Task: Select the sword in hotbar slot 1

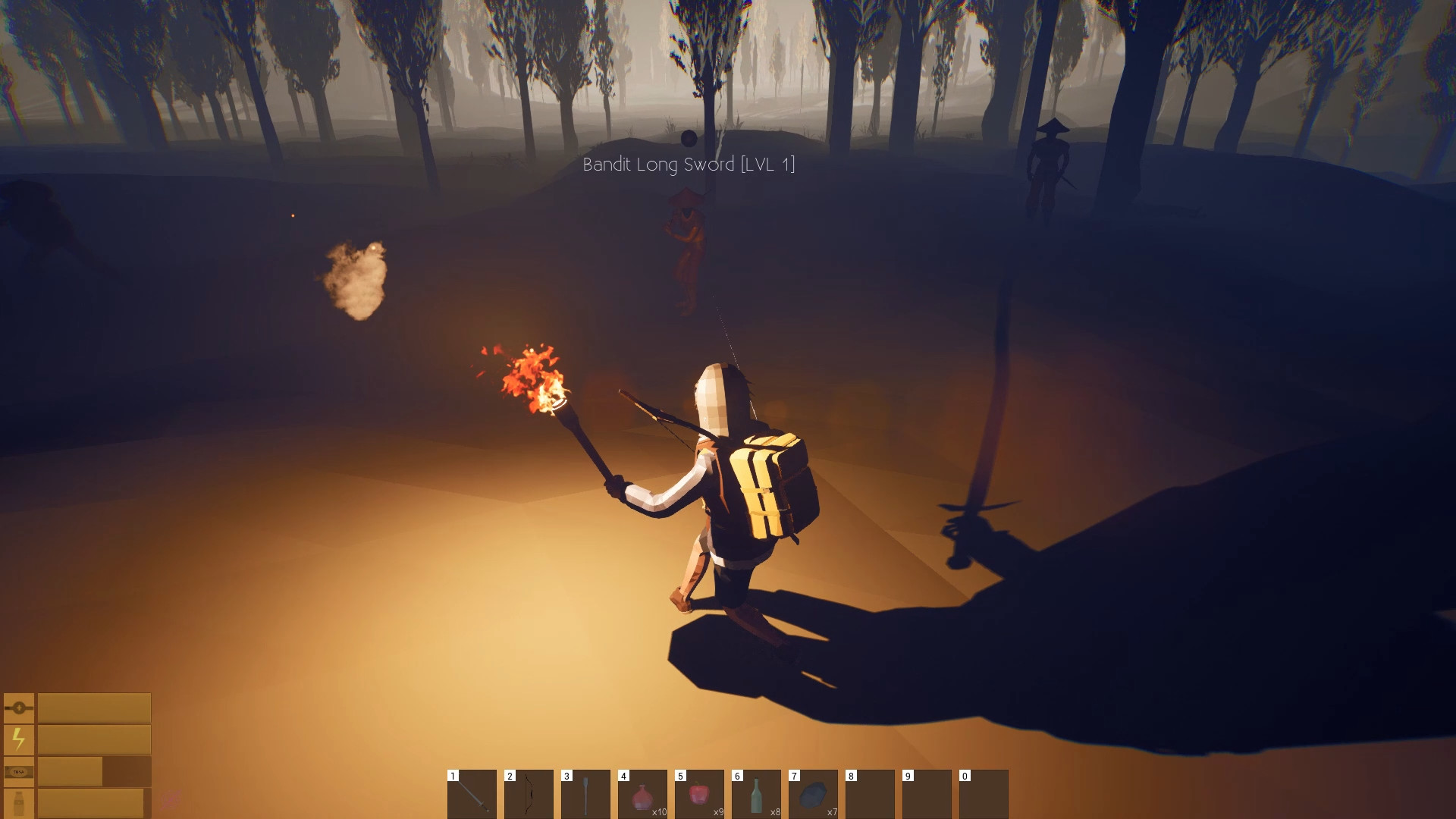Action: coord(472,796)
